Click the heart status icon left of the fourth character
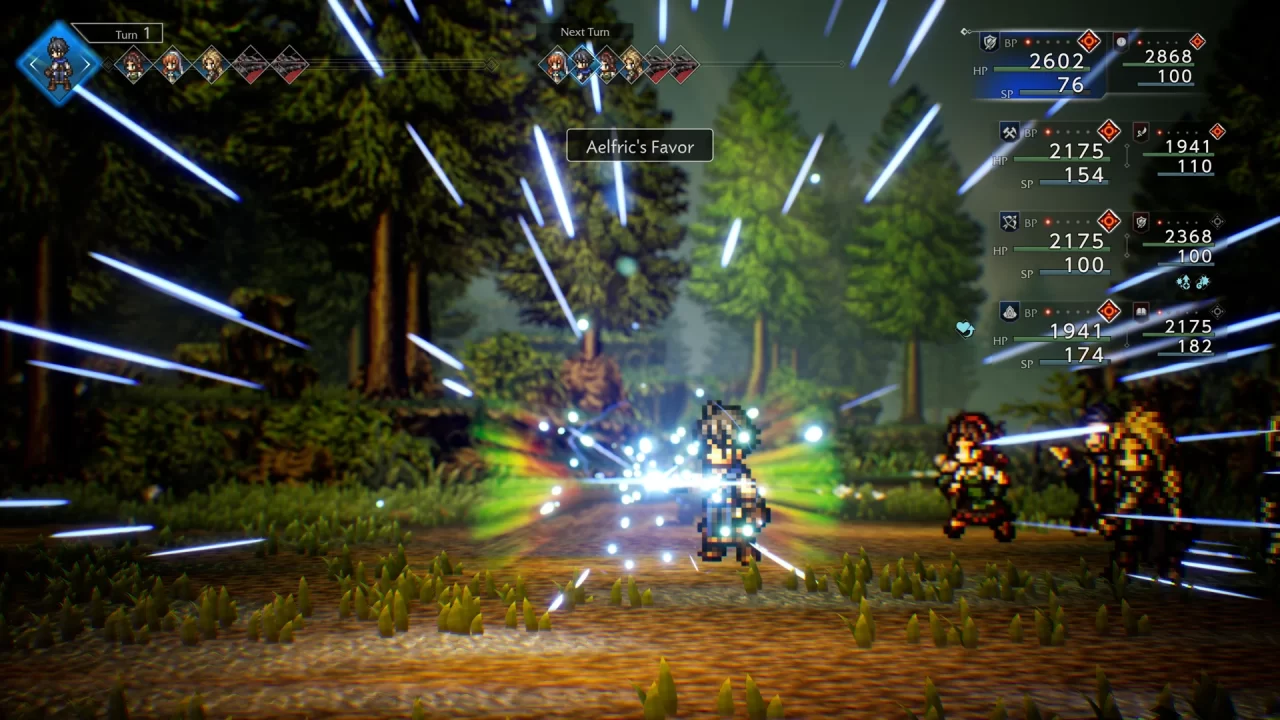 [965, 327]
